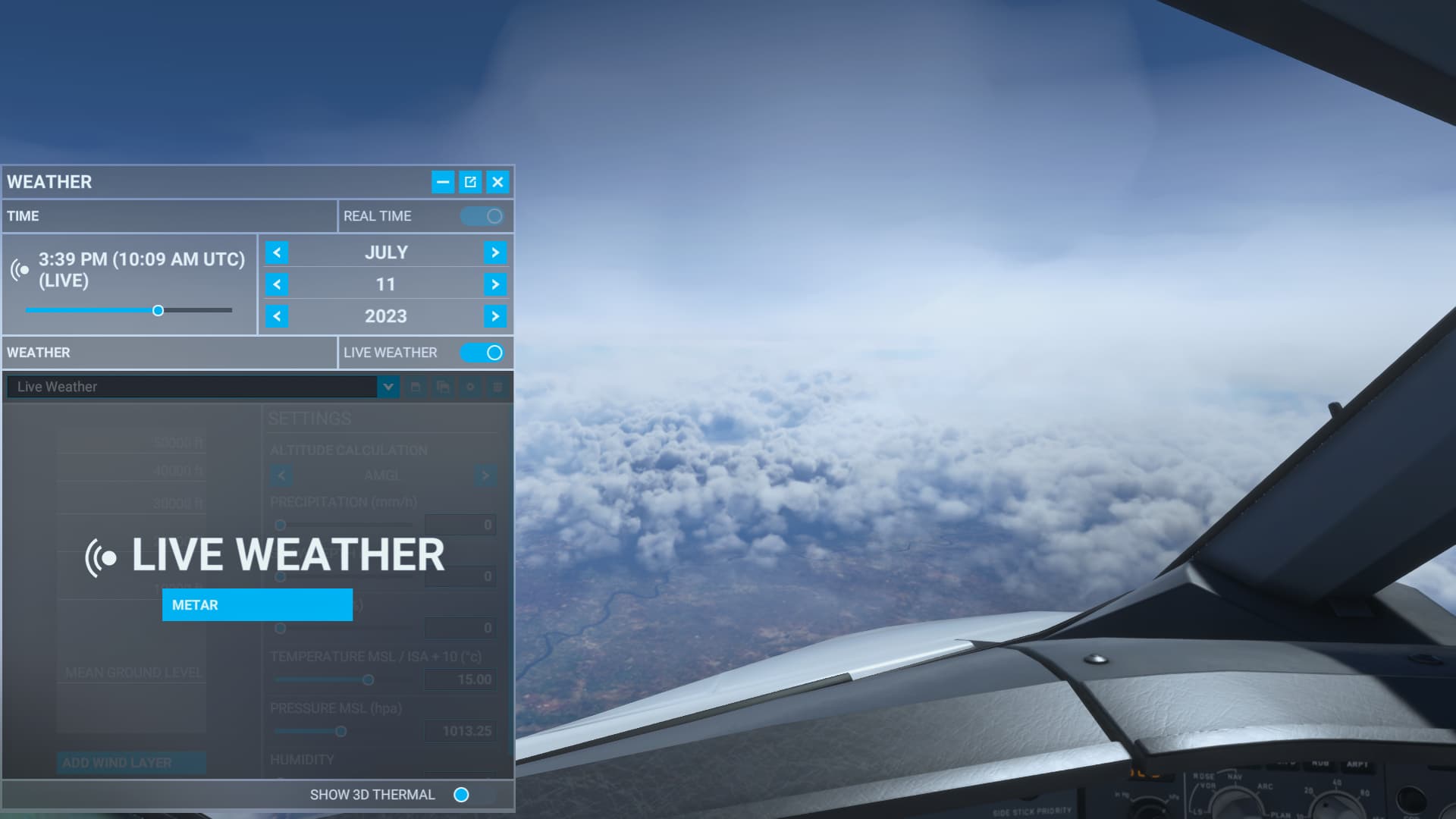The height and width of the screenshot is (819, 1456).
Task: Increase the year past 2023
Action: click(x=496, y=316)
